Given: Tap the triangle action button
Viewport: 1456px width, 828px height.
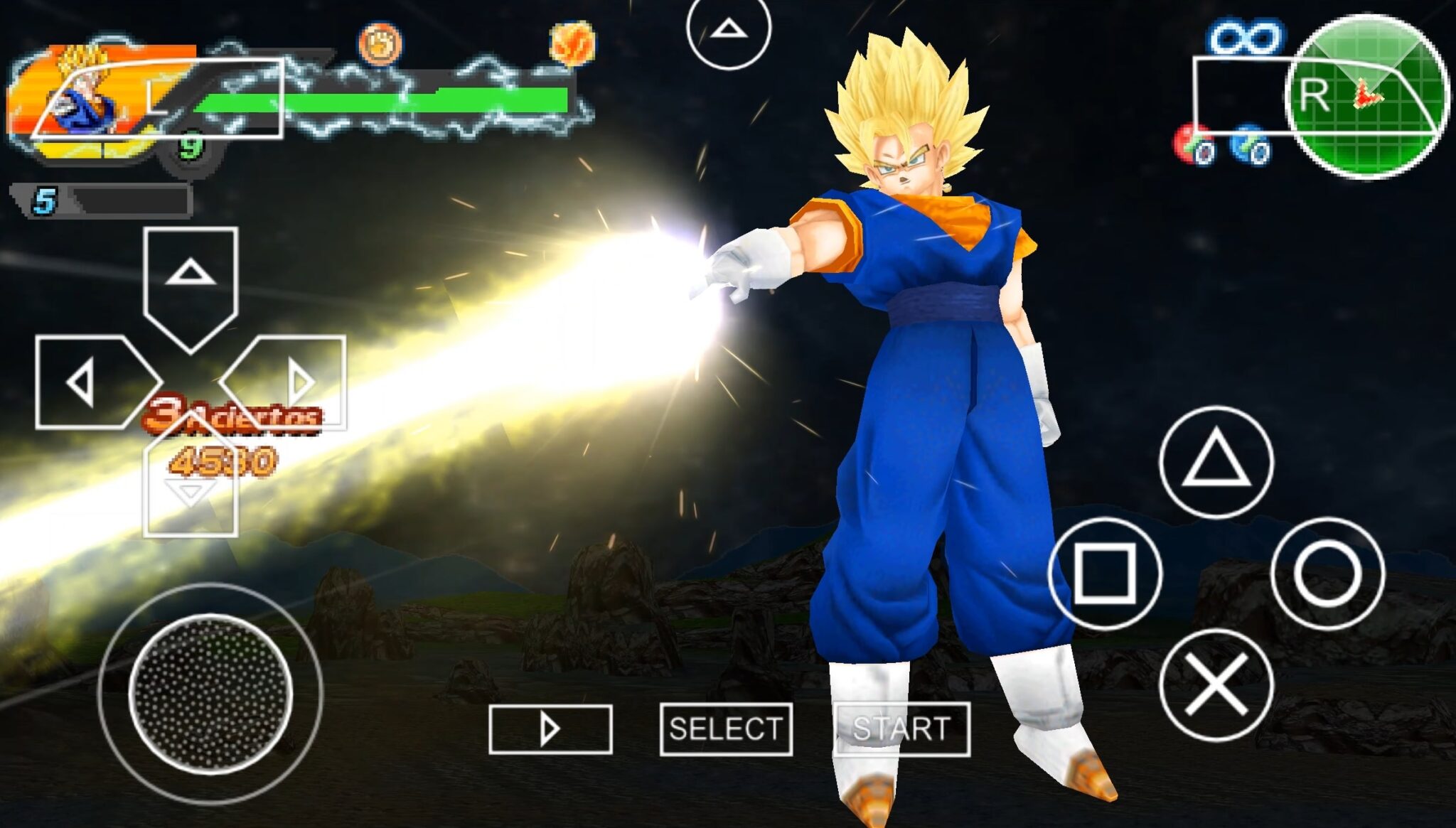Looking at the screenshot, I should (1216, 462).
